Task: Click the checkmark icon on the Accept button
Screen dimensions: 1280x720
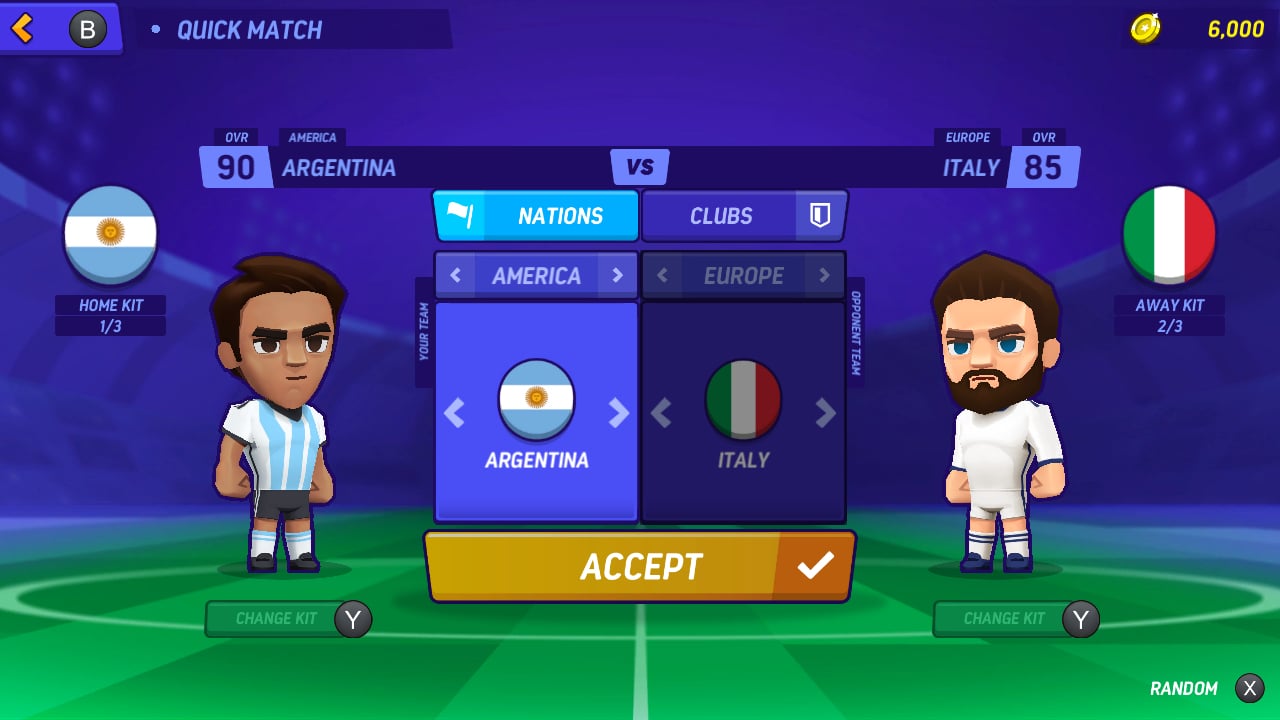Action: [x=817, y=566]
